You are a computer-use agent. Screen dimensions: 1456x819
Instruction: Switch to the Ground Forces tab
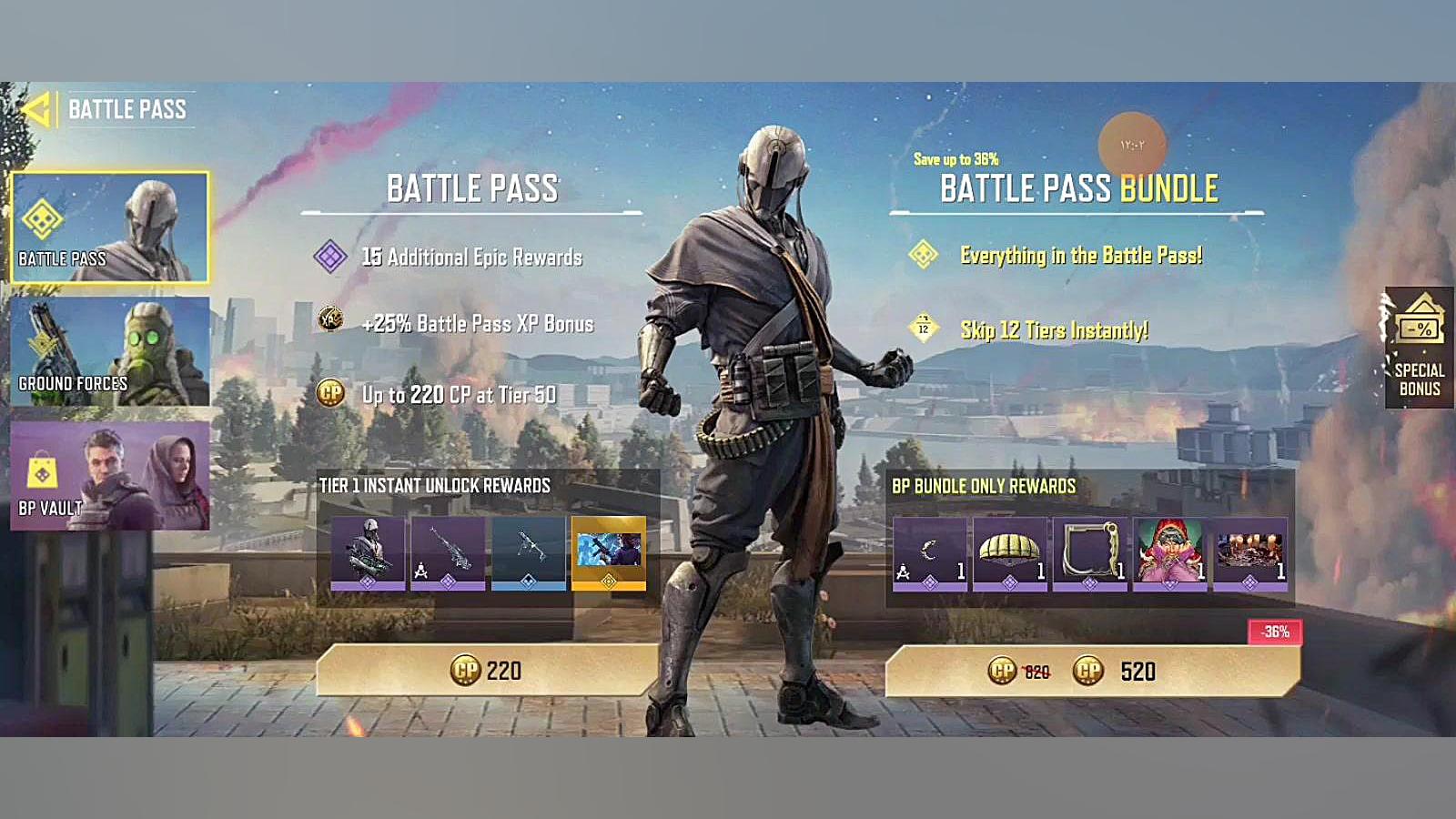tap(109, 351)
